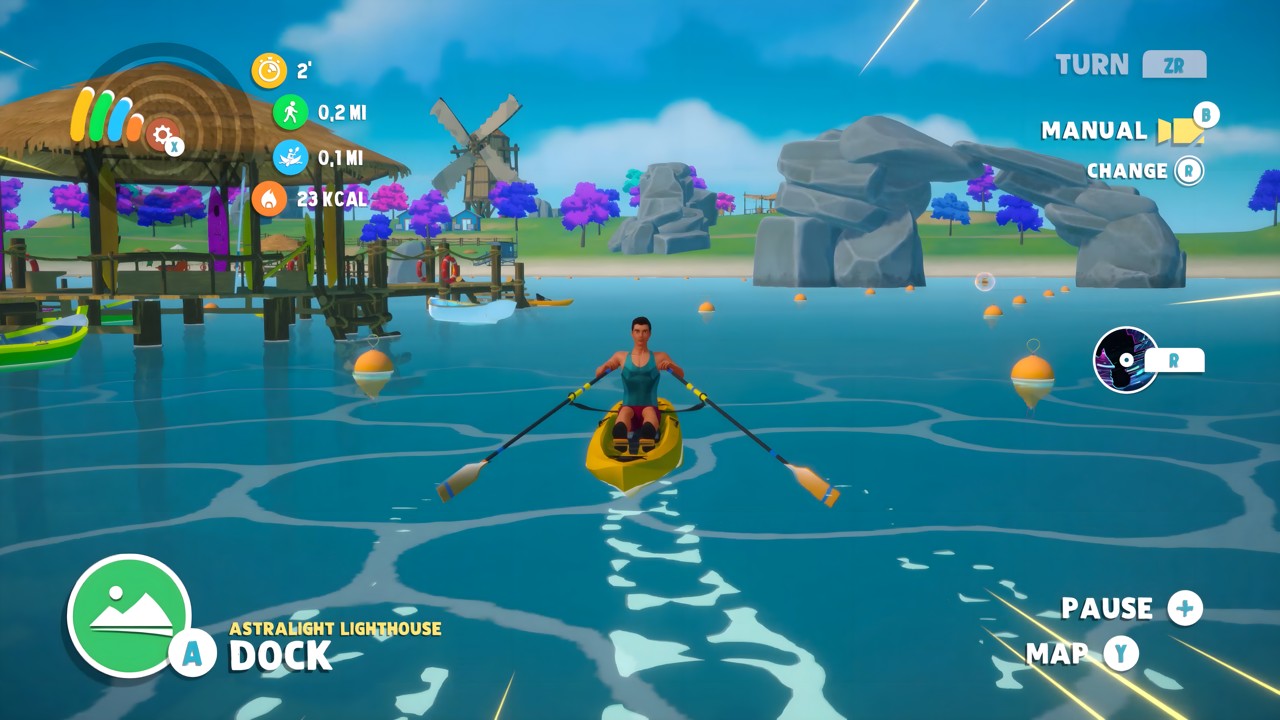Click the 23 KCAL calorie counter
1280x720 pixels.
(x=330, y=198)
